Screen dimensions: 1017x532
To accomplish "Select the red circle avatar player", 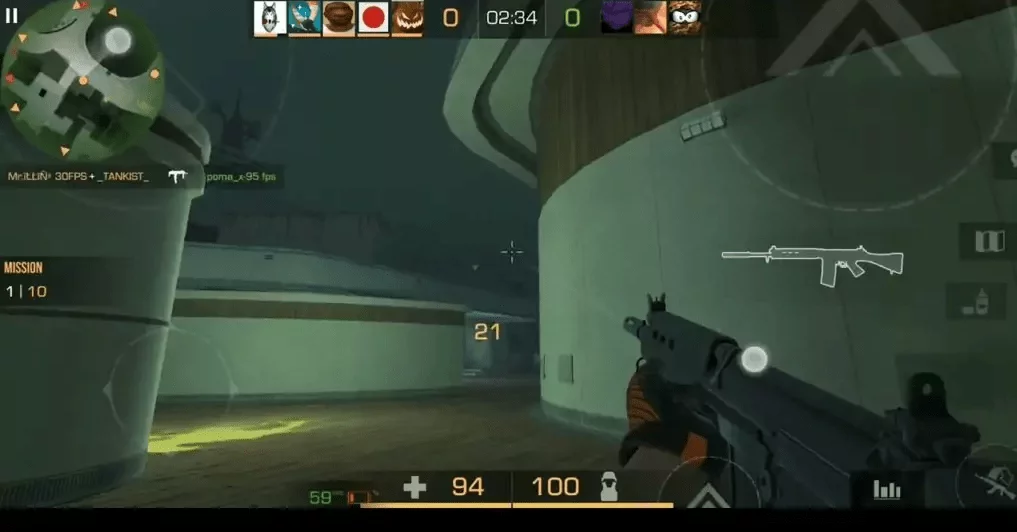I will coord(373,18).
